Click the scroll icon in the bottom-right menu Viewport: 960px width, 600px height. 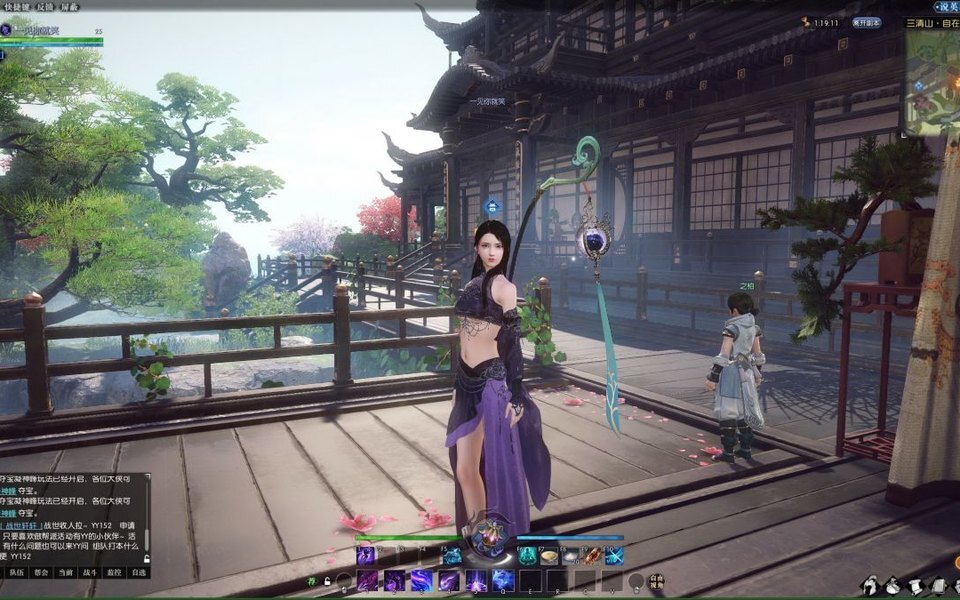click(x=915, y=584)
